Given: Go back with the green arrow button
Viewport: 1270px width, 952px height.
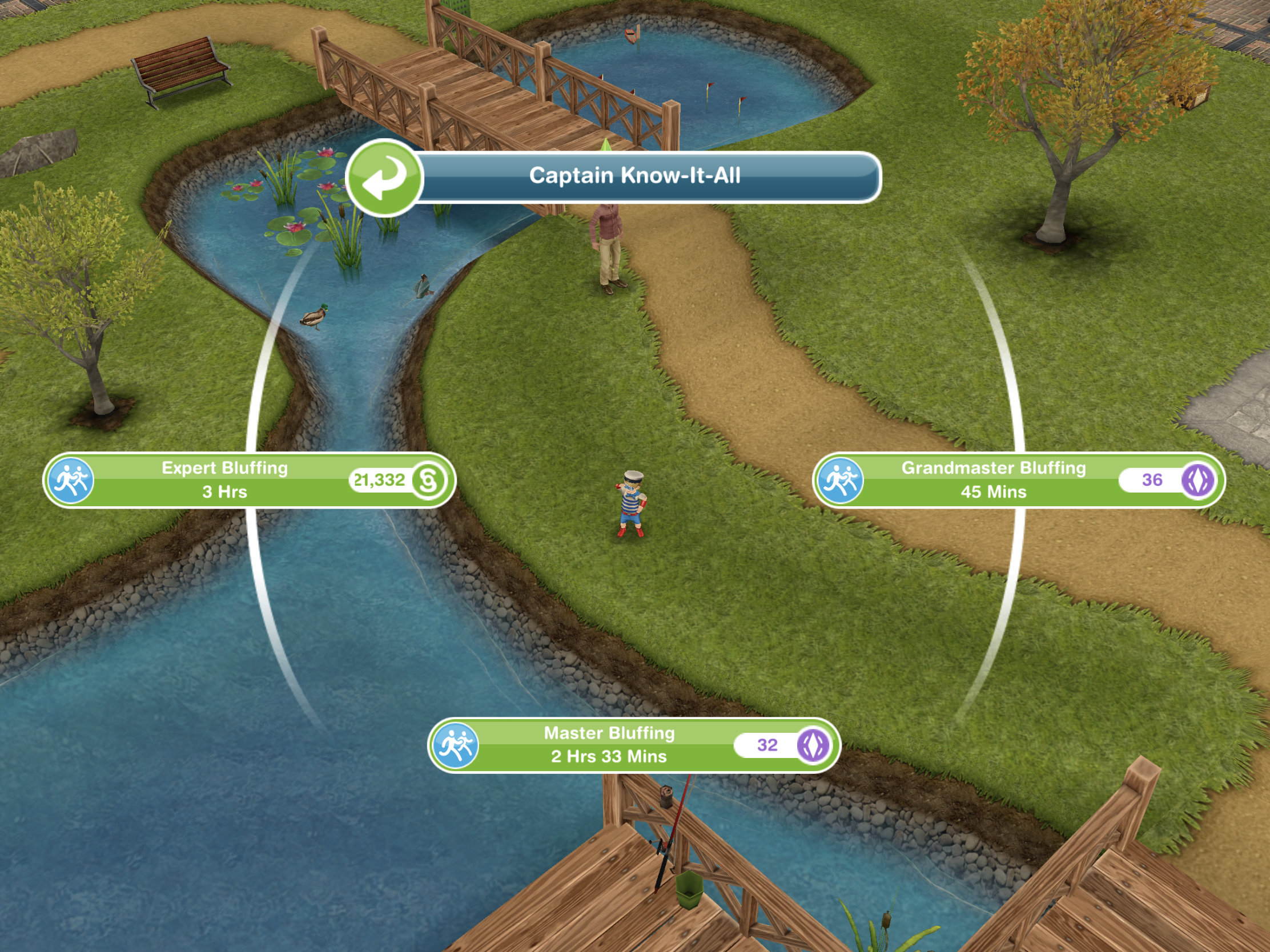Looking at the screenshot, I should click(384, 178).
